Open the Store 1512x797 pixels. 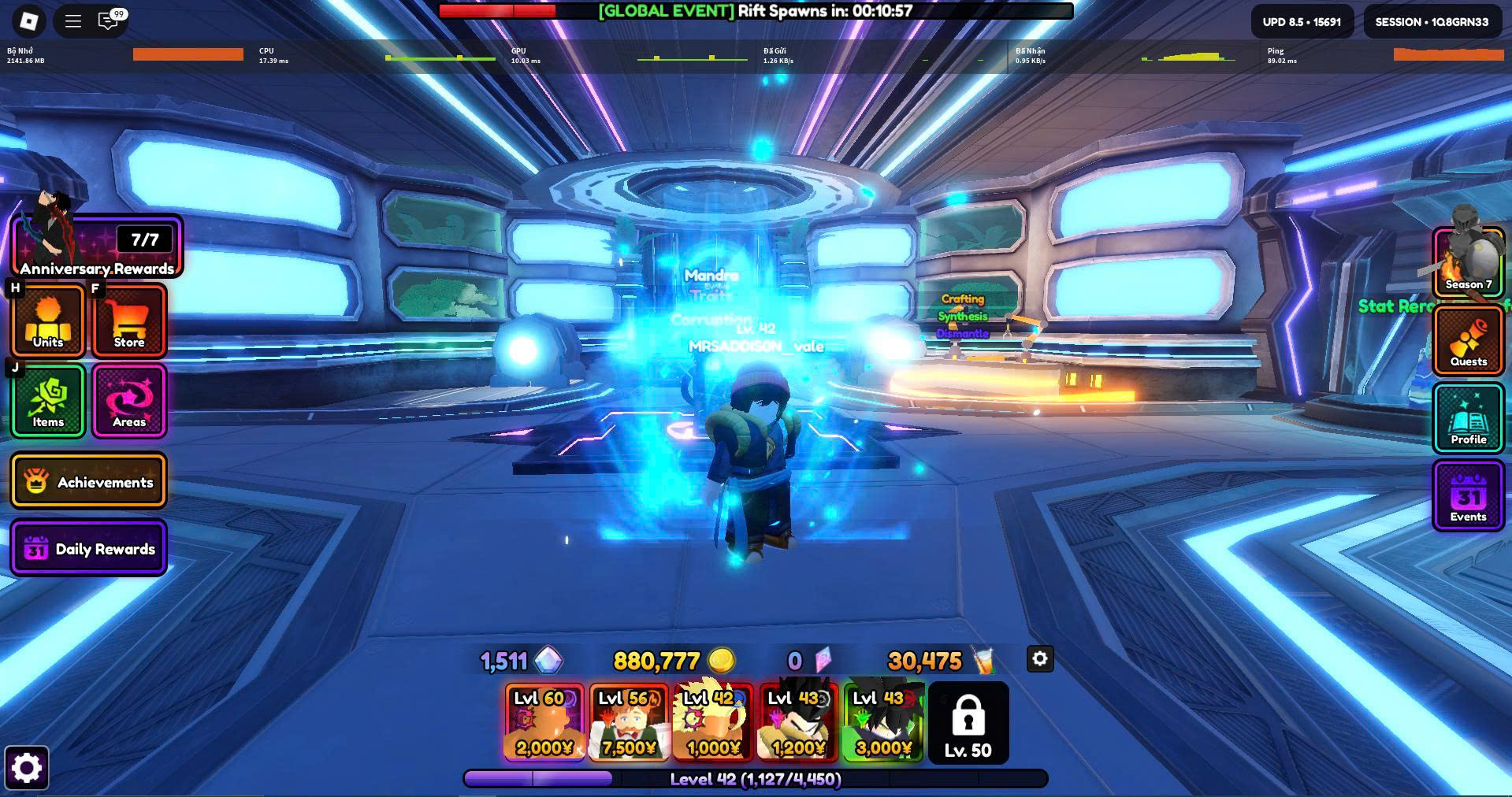pyautogui.click(x=129, y=321)
